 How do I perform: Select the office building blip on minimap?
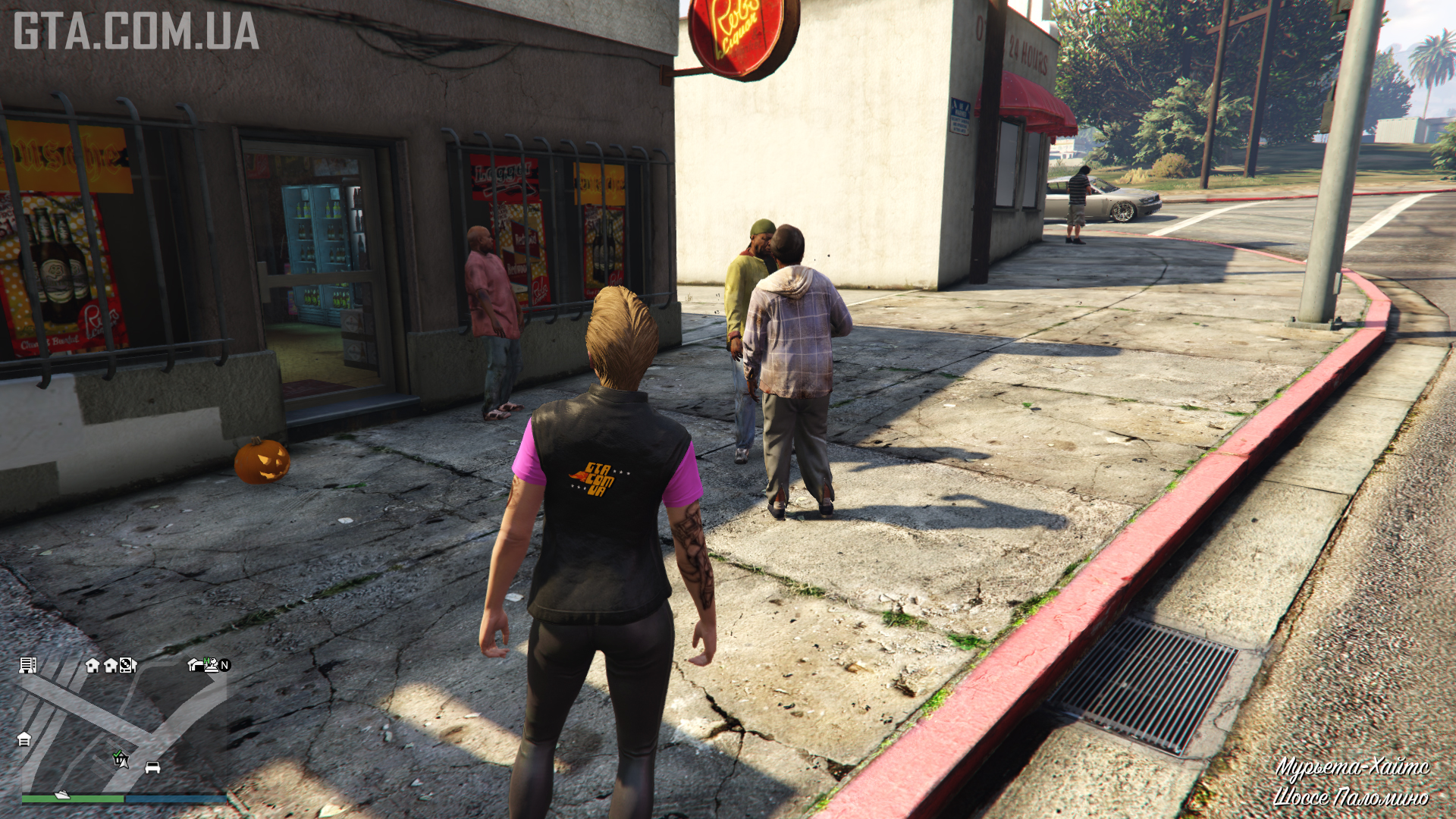click(28, 665)
